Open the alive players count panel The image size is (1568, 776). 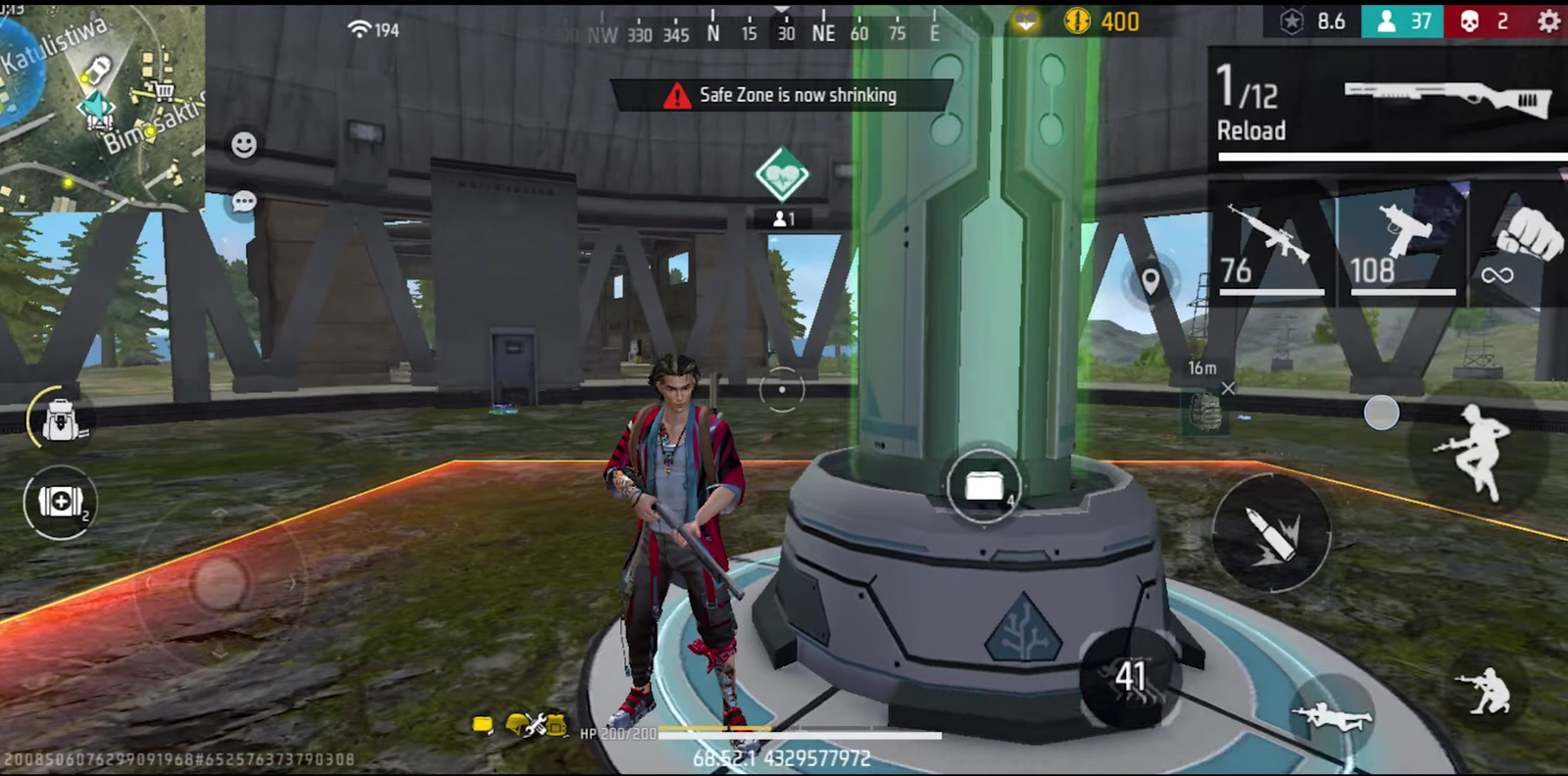1403,21
